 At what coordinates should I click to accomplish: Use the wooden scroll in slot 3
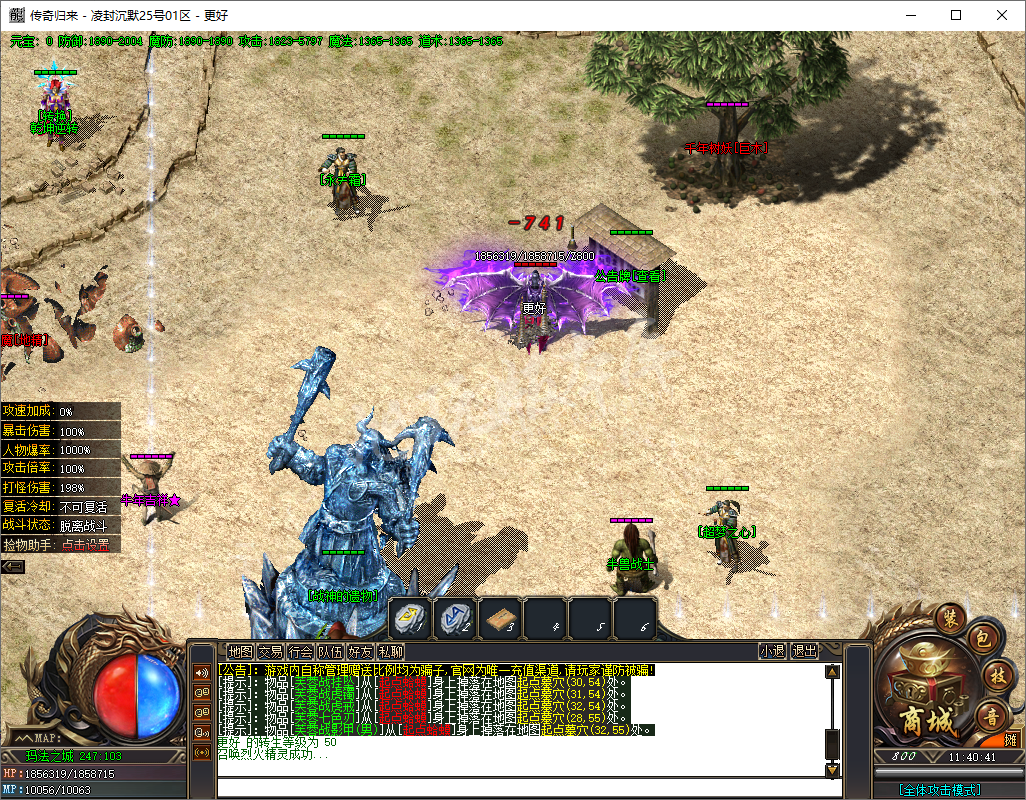(x=500, y=618)
